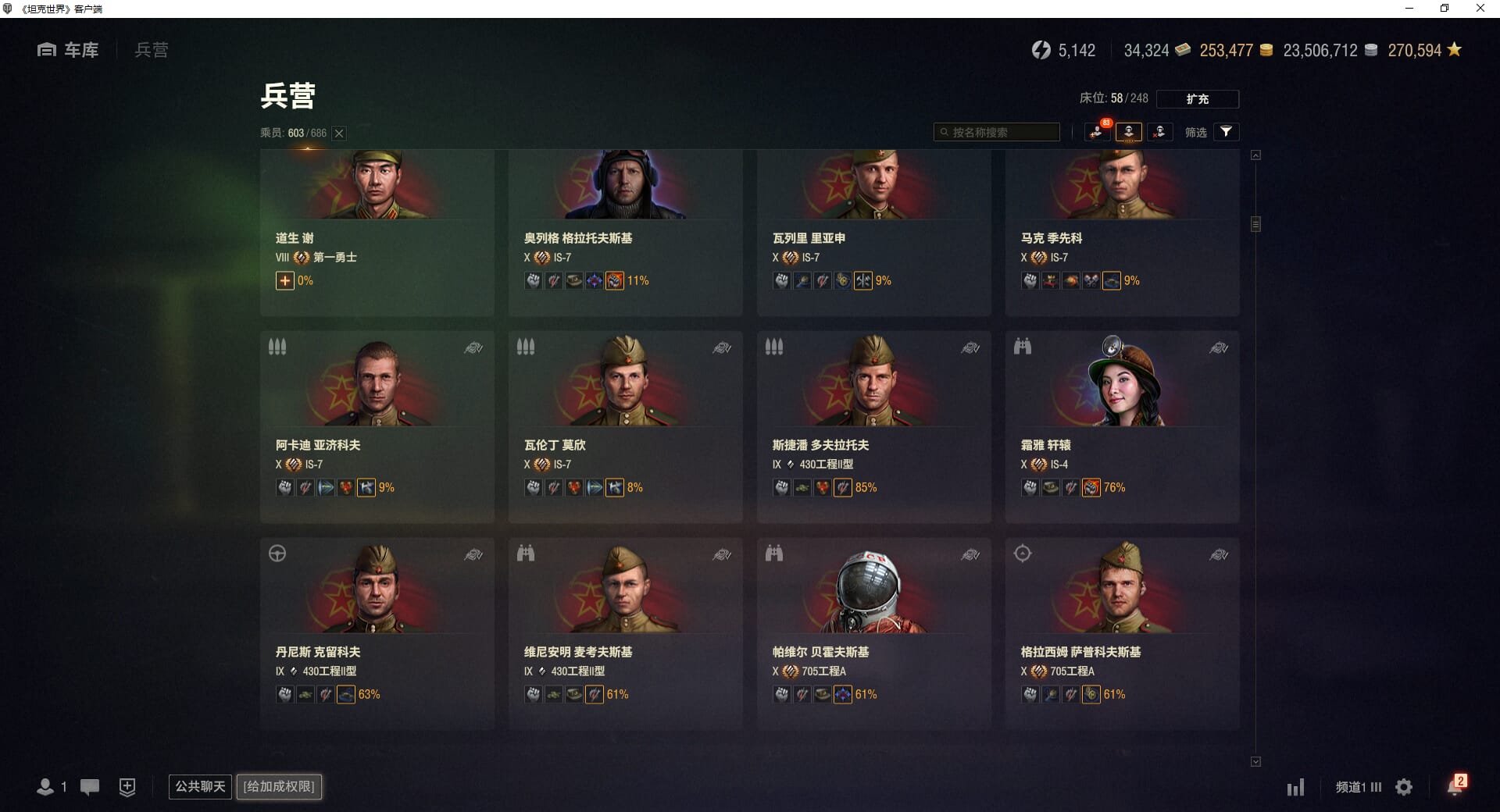Open the statistics bar chart icon
1500x812 pixels.
coord(1295,787)
